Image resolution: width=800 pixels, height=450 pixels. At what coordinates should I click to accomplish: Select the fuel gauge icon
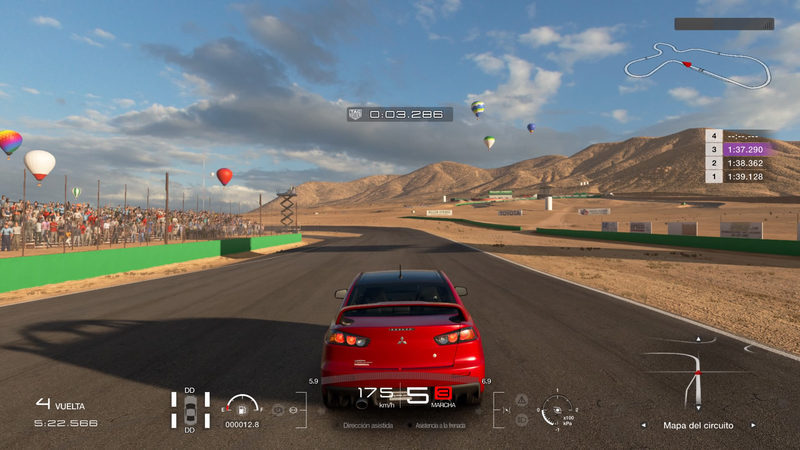[241, 405]
